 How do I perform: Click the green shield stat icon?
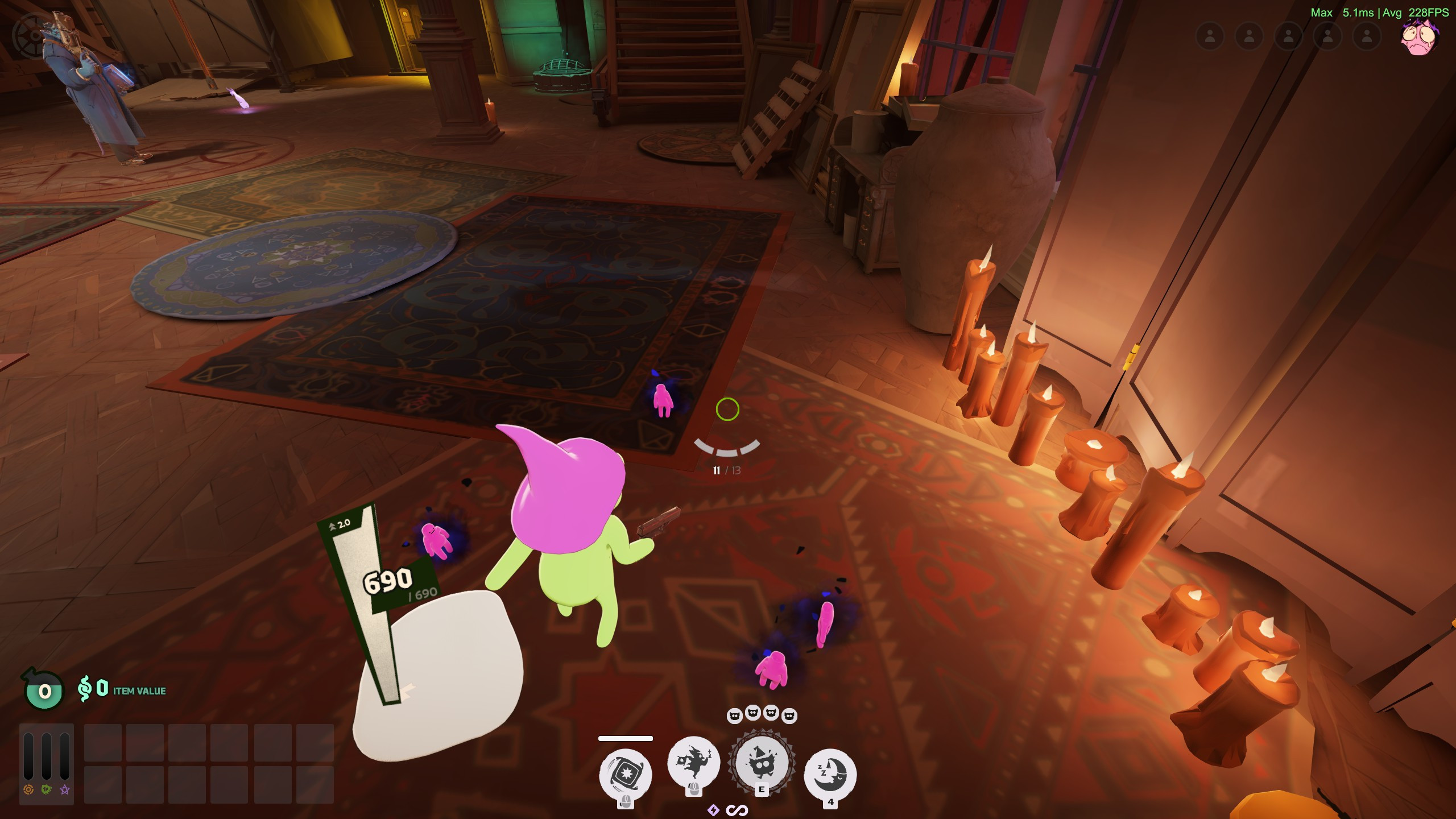coord(47,789)
